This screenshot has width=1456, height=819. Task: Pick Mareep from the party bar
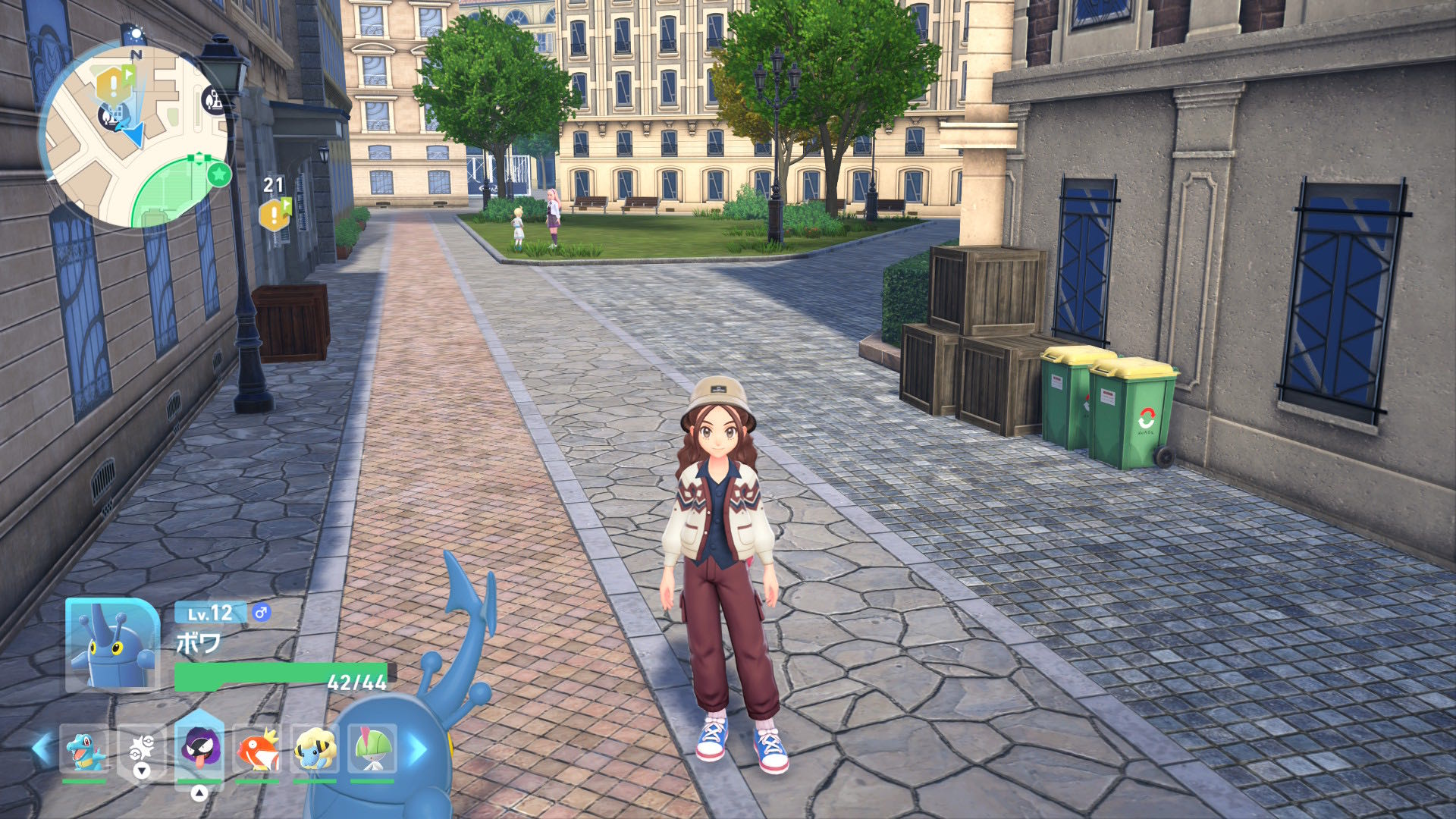pos(315,749)
